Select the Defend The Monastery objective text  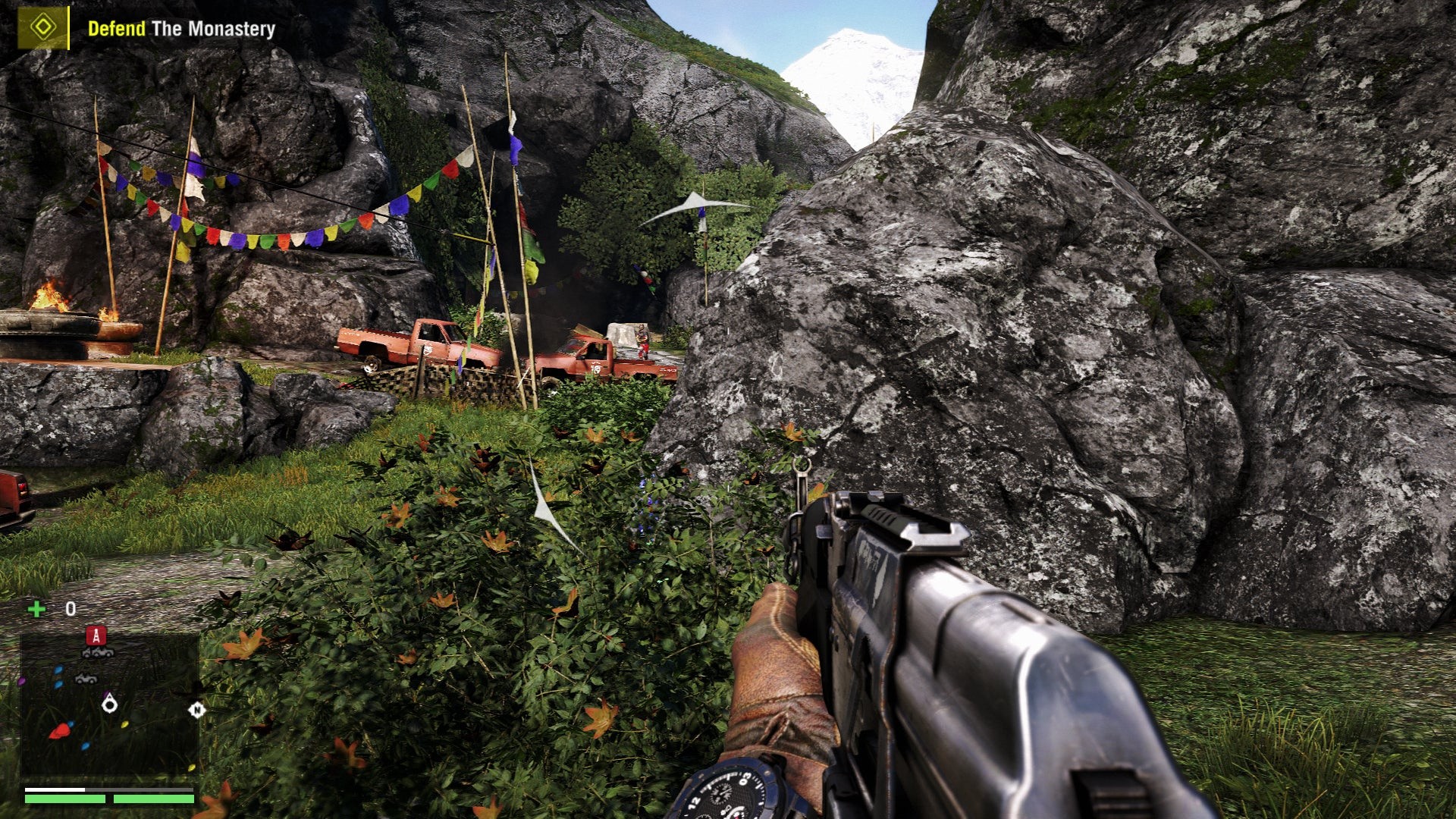click(x=181, y=29)
